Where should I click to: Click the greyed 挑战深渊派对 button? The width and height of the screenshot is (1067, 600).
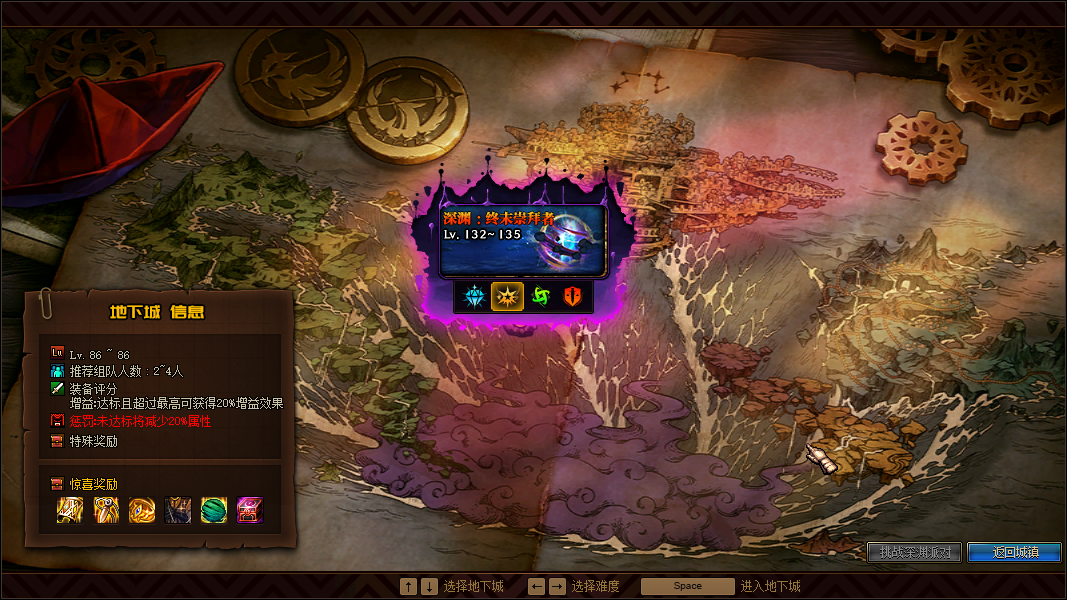[915, 552]
